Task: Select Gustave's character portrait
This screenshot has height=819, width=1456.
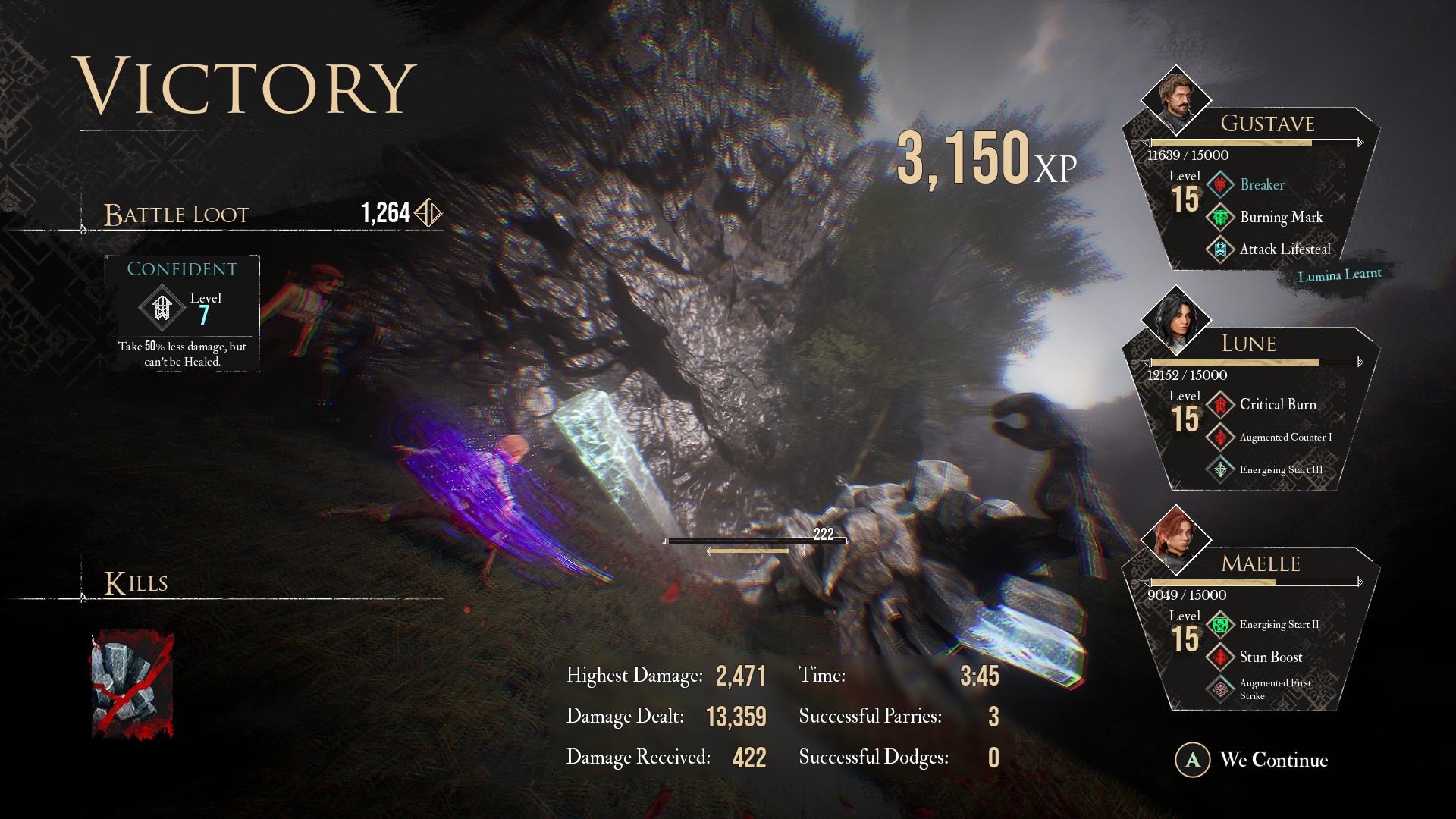Action: 1175,99
